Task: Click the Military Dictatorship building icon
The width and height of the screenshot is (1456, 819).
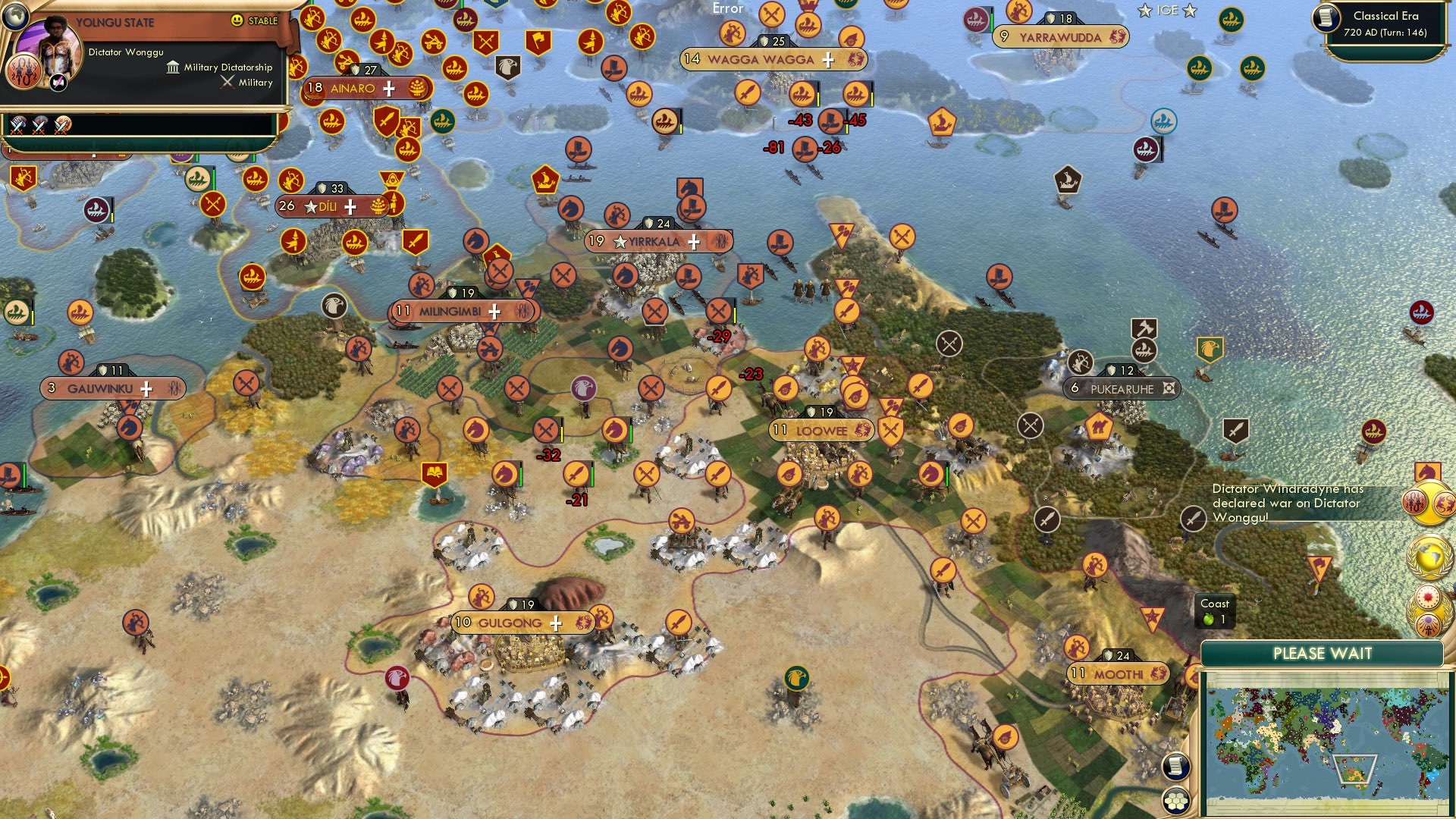Action: point(174,67)
